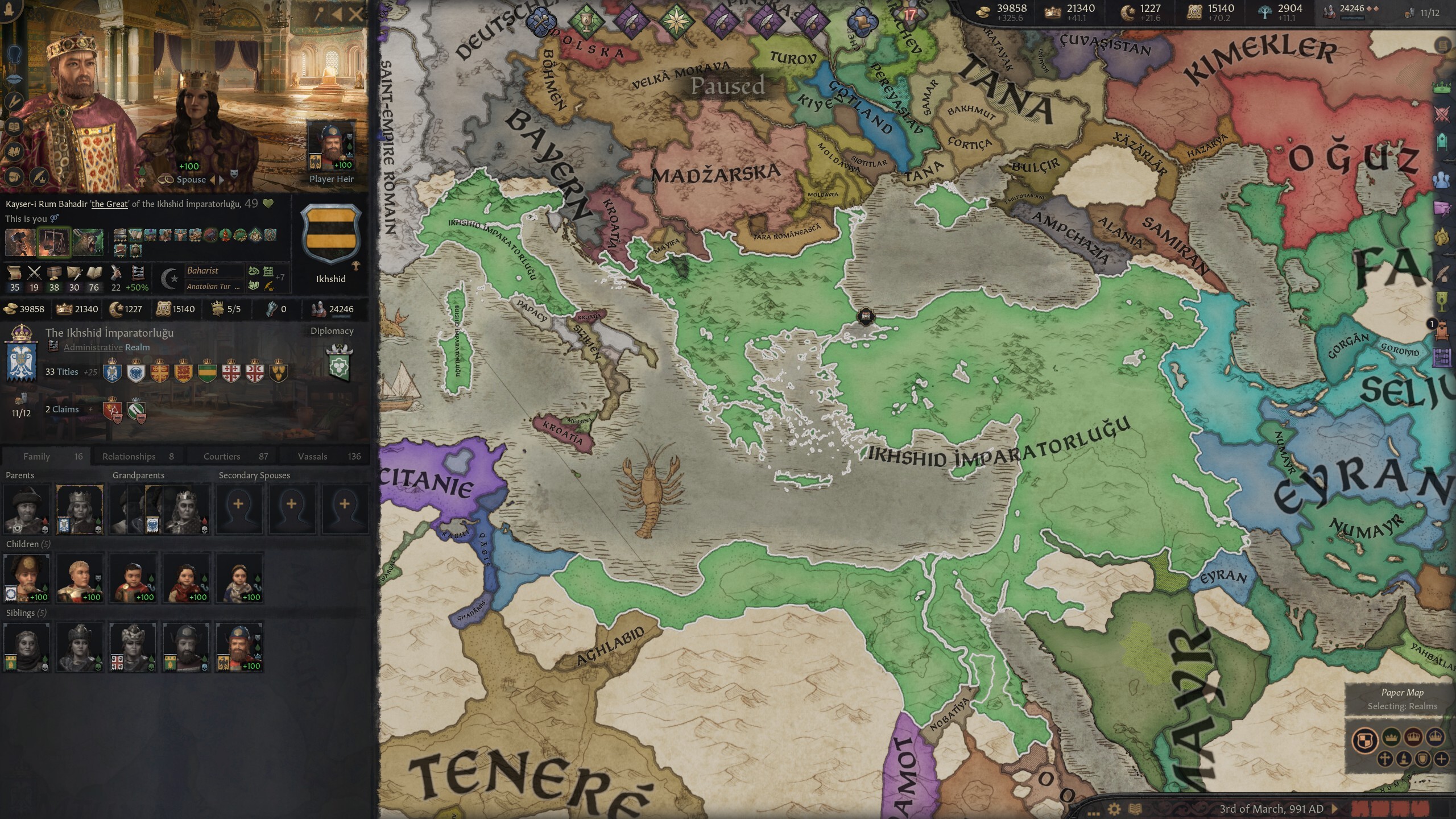Close the character panel
Image resolution: width=1456 pixels, height=819 pixels.
tap(357, 14)
